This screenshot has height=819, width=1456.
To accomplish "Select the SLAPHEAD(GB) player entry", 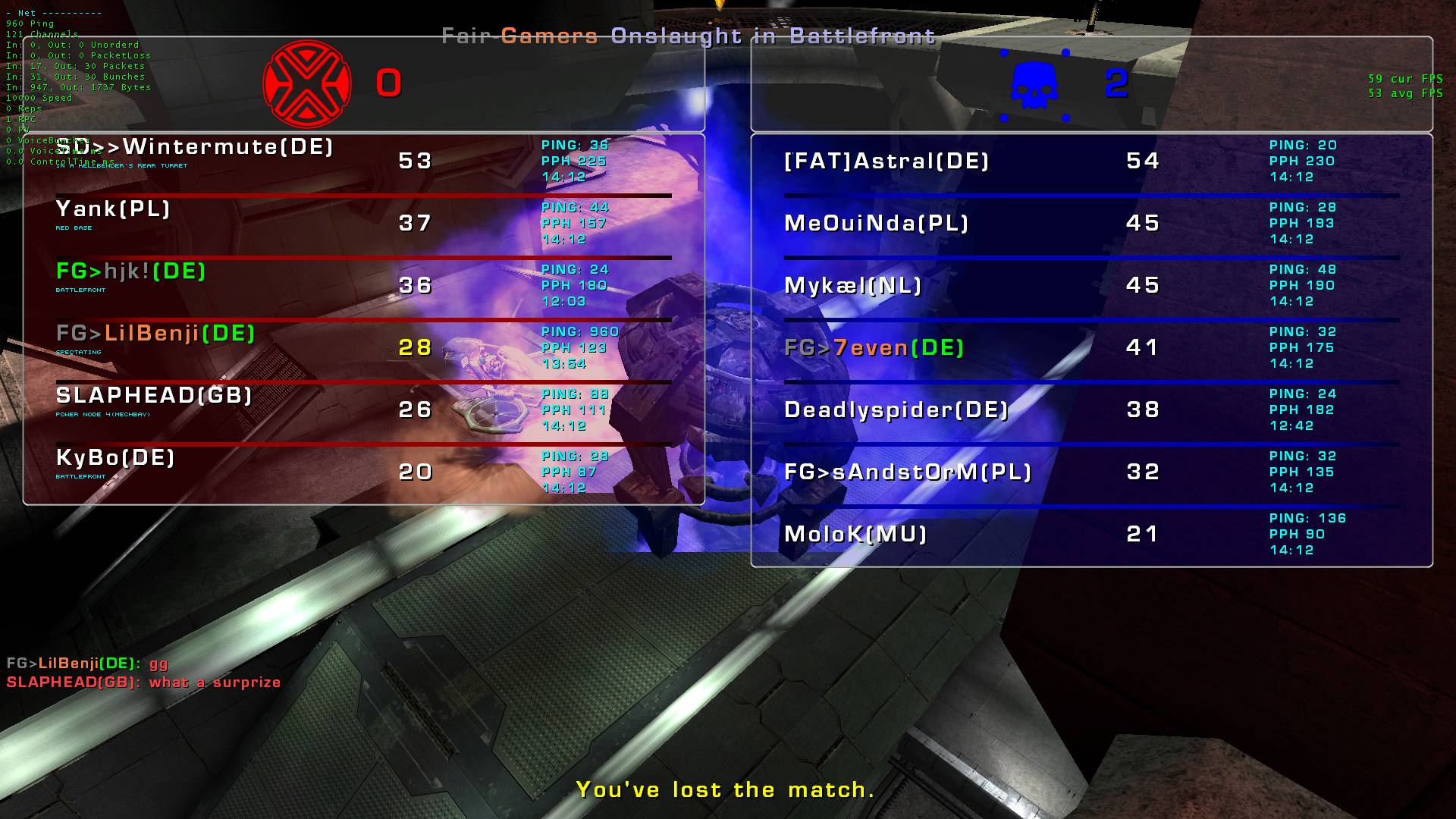I will [154, 395].
